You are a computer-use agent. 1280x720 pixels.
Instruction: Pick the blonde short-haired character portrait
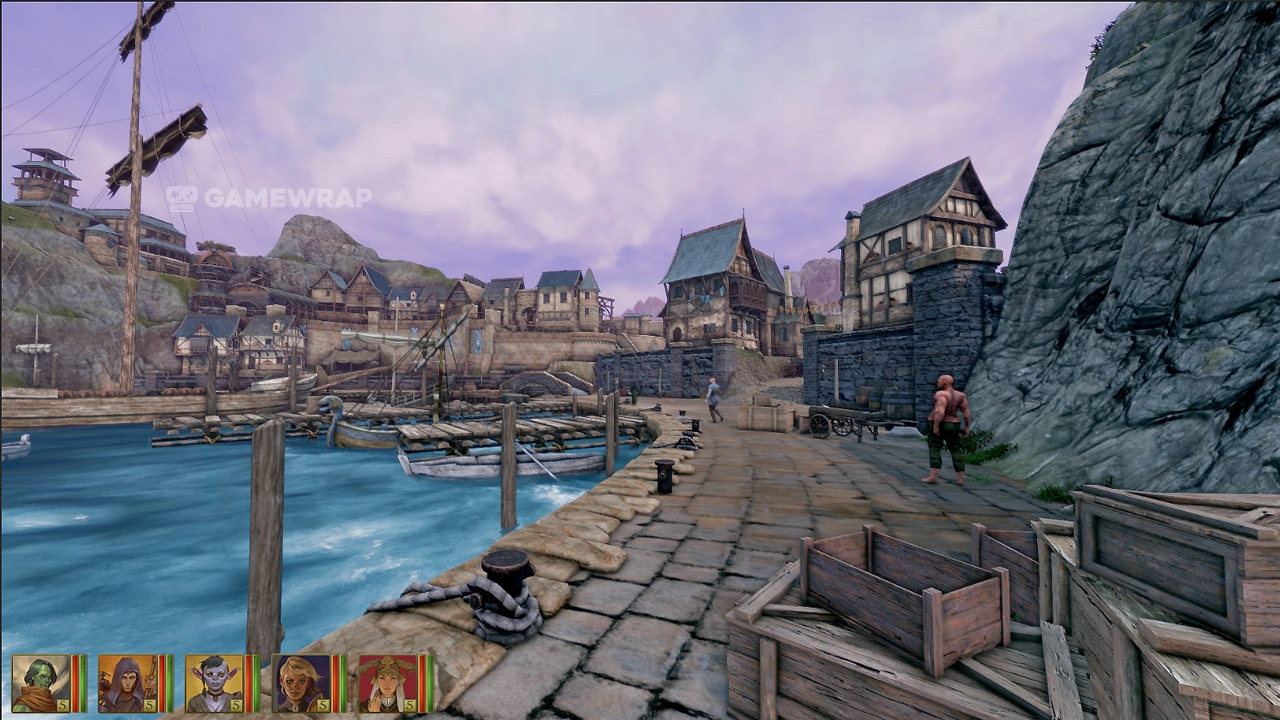pos(301,683)
